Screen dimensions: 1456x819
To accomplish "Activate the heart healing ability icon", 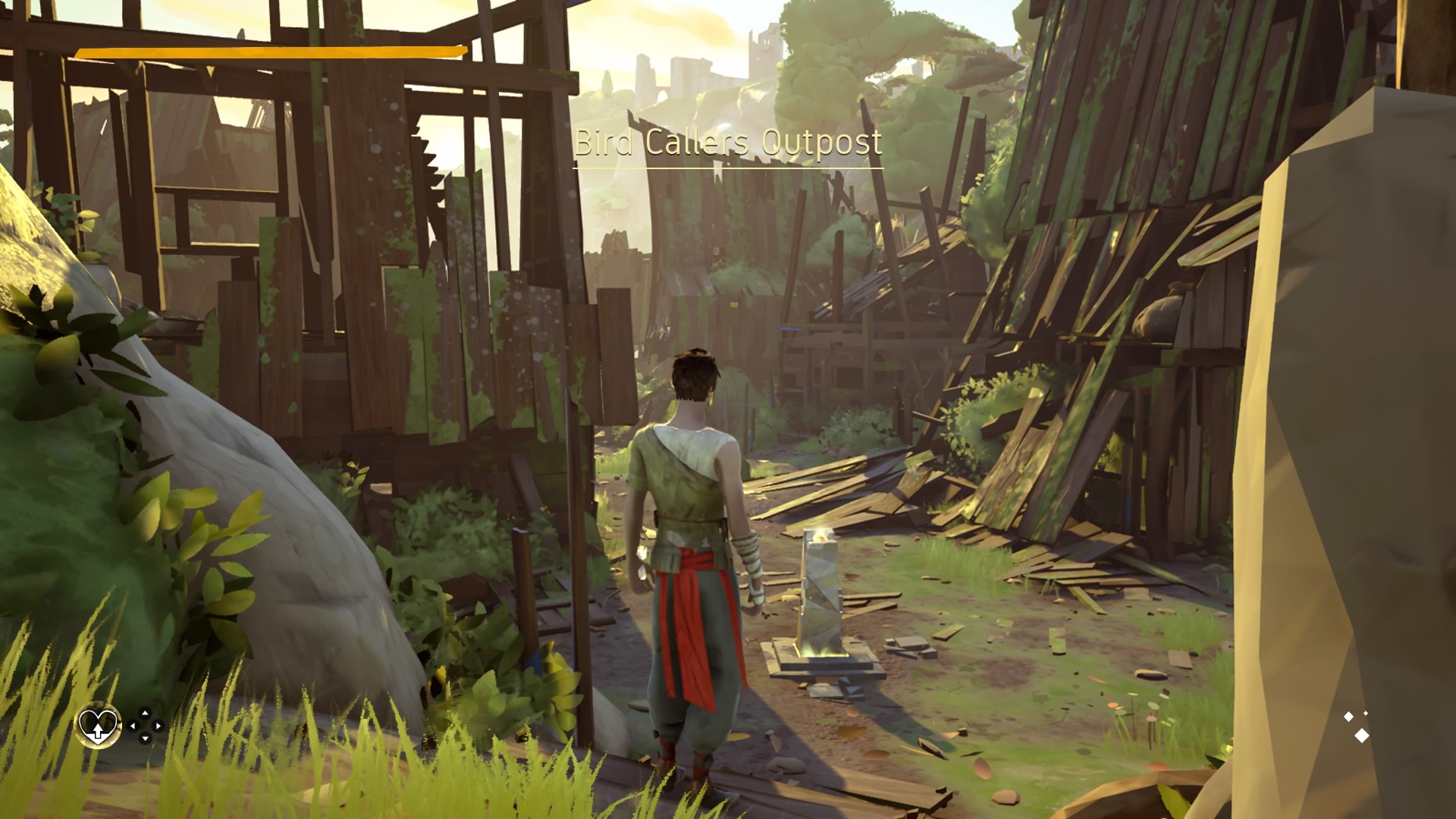I will click(99, 726).
